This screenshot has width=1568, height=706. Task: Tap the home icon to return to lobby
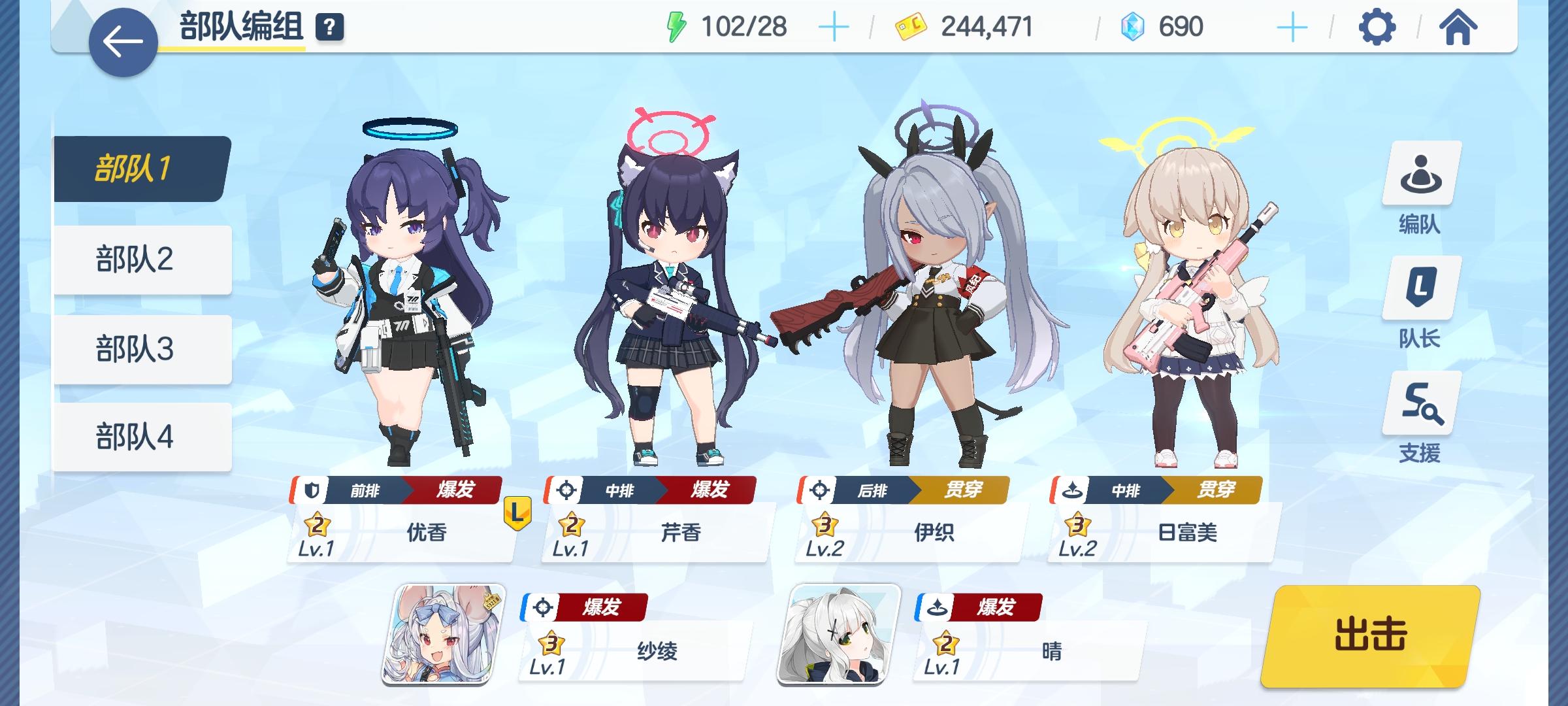coord(1457,27)
